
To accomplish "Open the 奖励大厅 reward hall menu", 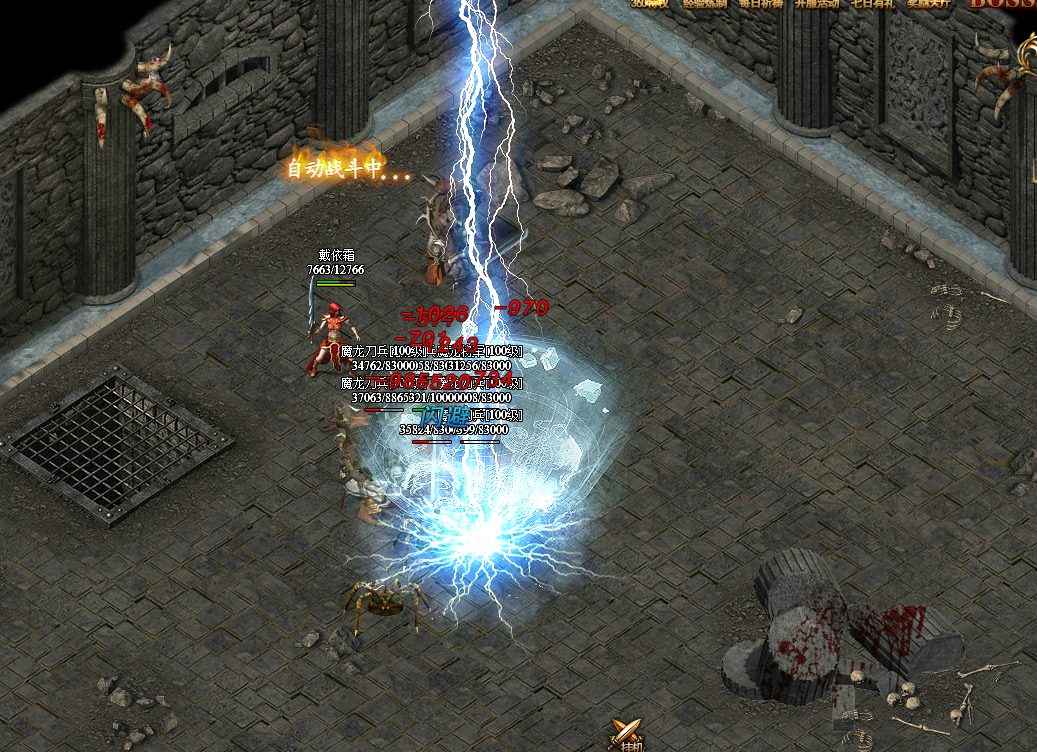I will [x=928, y=4].
